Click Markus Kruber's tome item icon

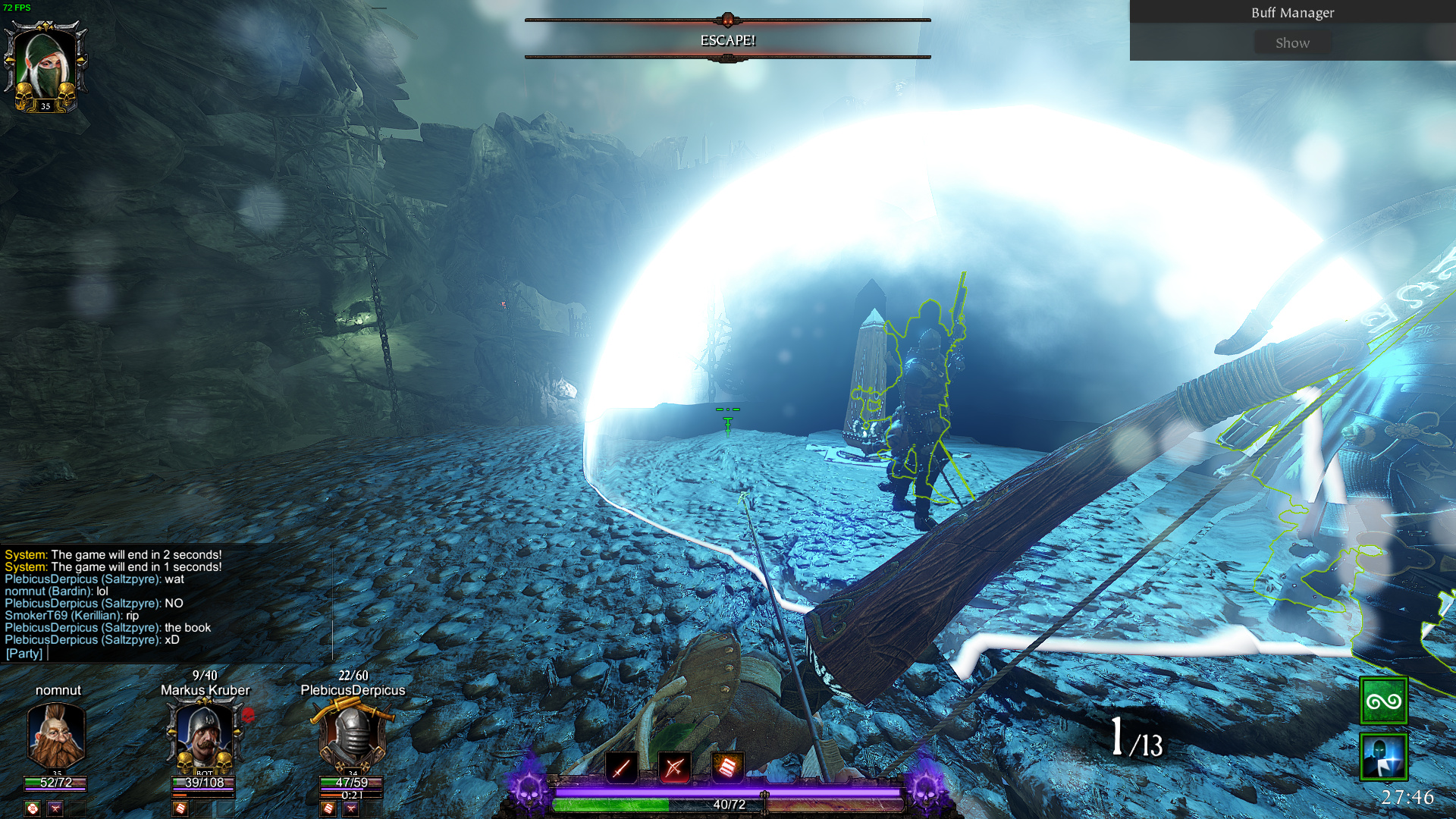[180, 808]
